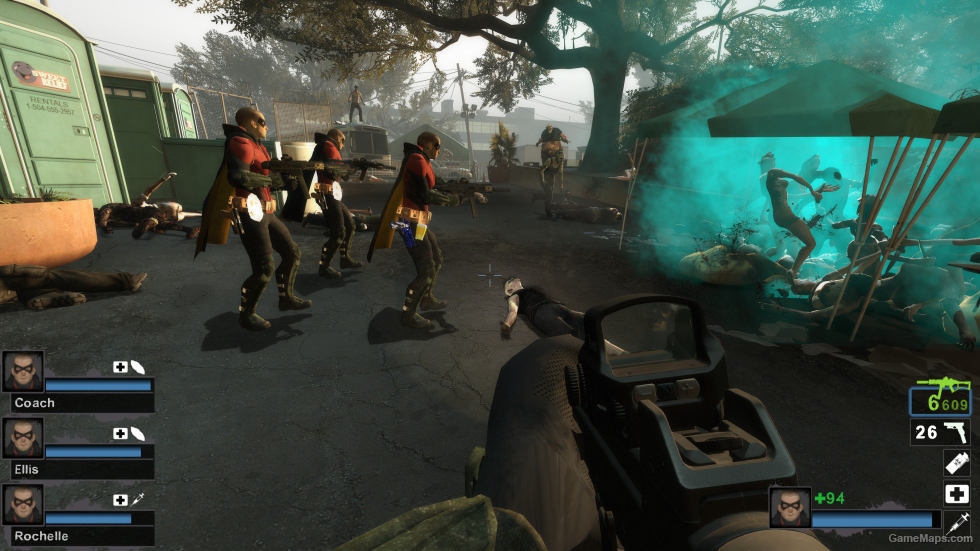Click Coach's pain pills icon
This screenshot has height=551, width=980.
[137, 367]
